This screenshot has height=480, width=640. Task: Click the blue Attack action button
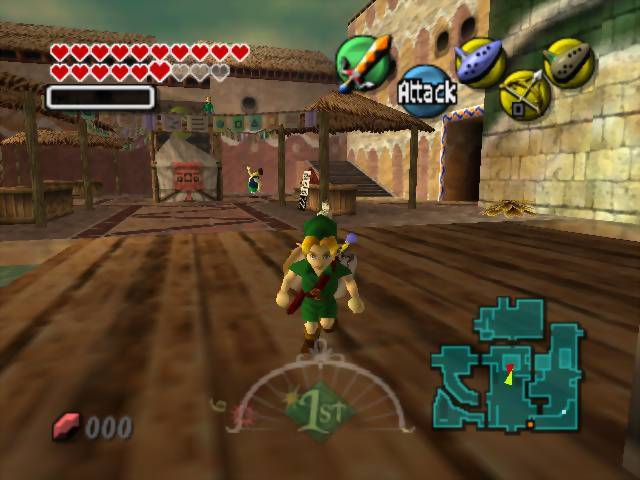click(x=427, y=92)
